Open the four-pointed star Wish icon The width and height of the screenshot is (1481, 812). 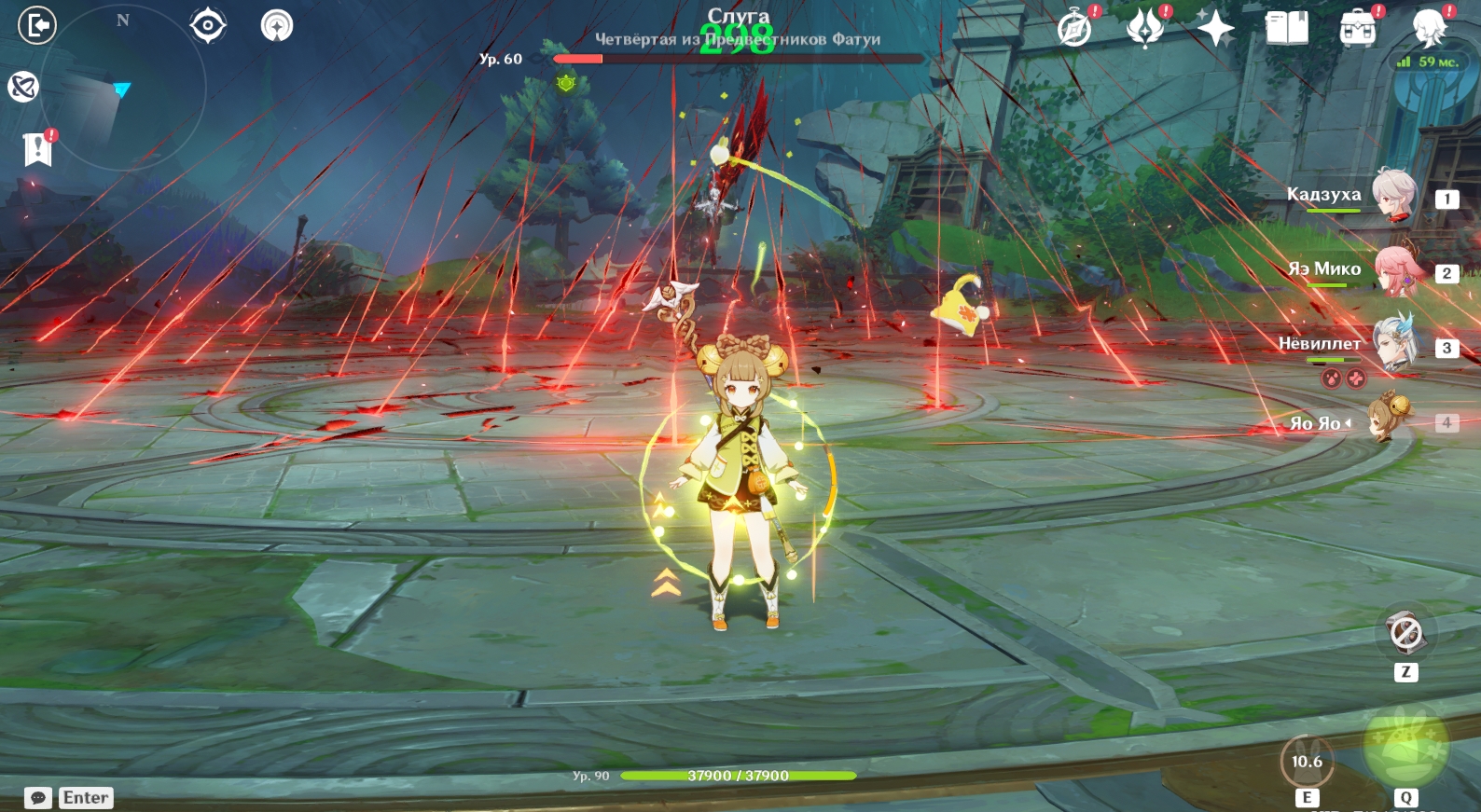pyautogui.click(x=1215, y=29)
